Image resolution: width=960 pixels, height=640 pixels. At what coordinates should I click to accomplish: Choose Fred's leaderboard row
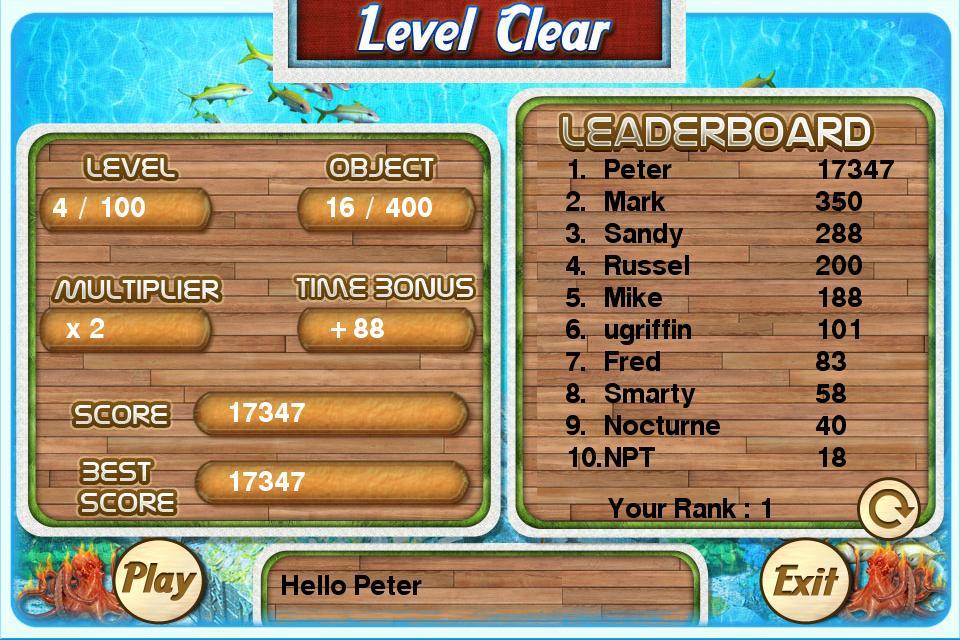tap(727, 362)
